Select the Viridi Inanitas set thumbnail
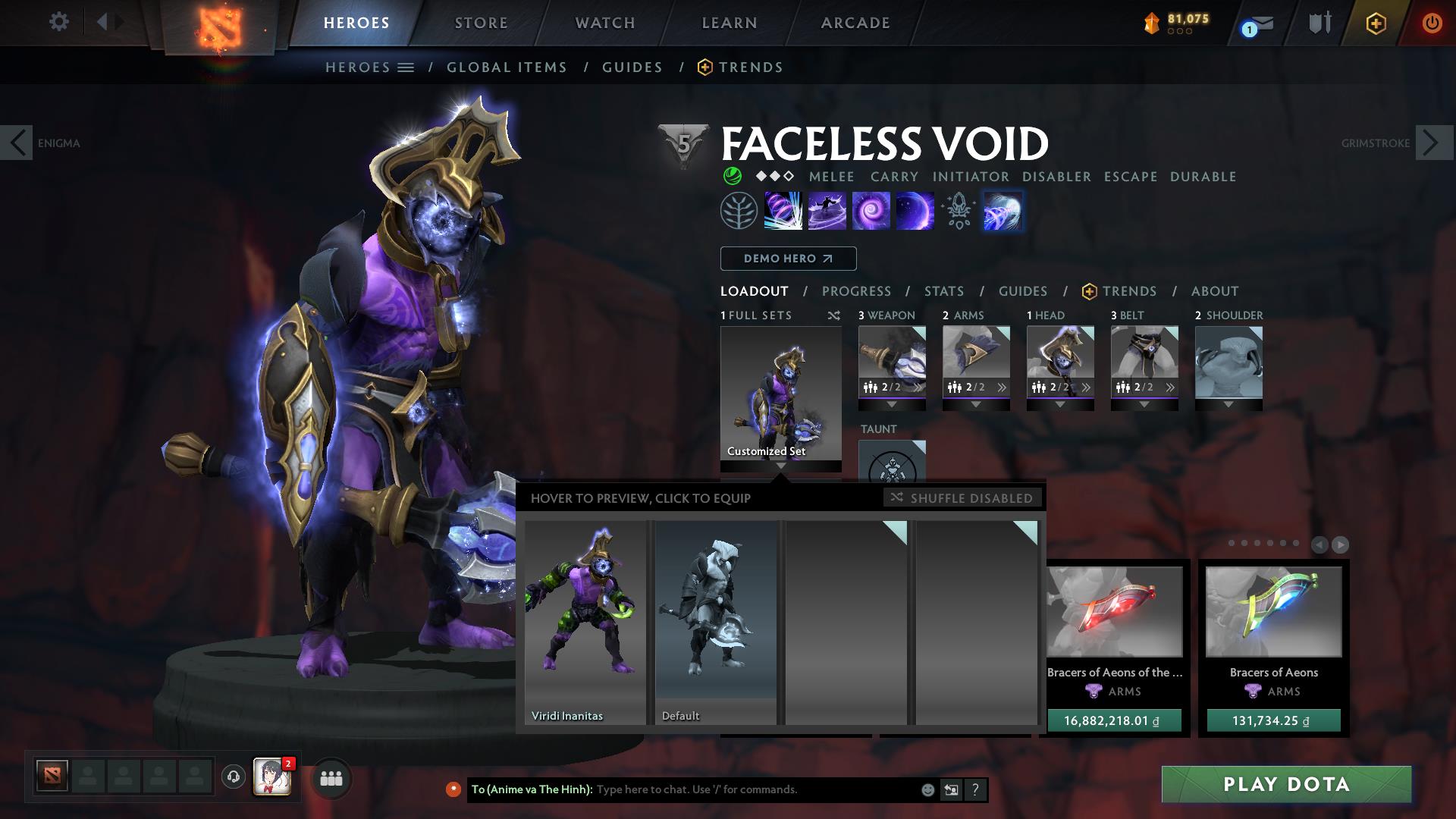The width and height of the screenshot is (1456, 819). pos(585,622)
